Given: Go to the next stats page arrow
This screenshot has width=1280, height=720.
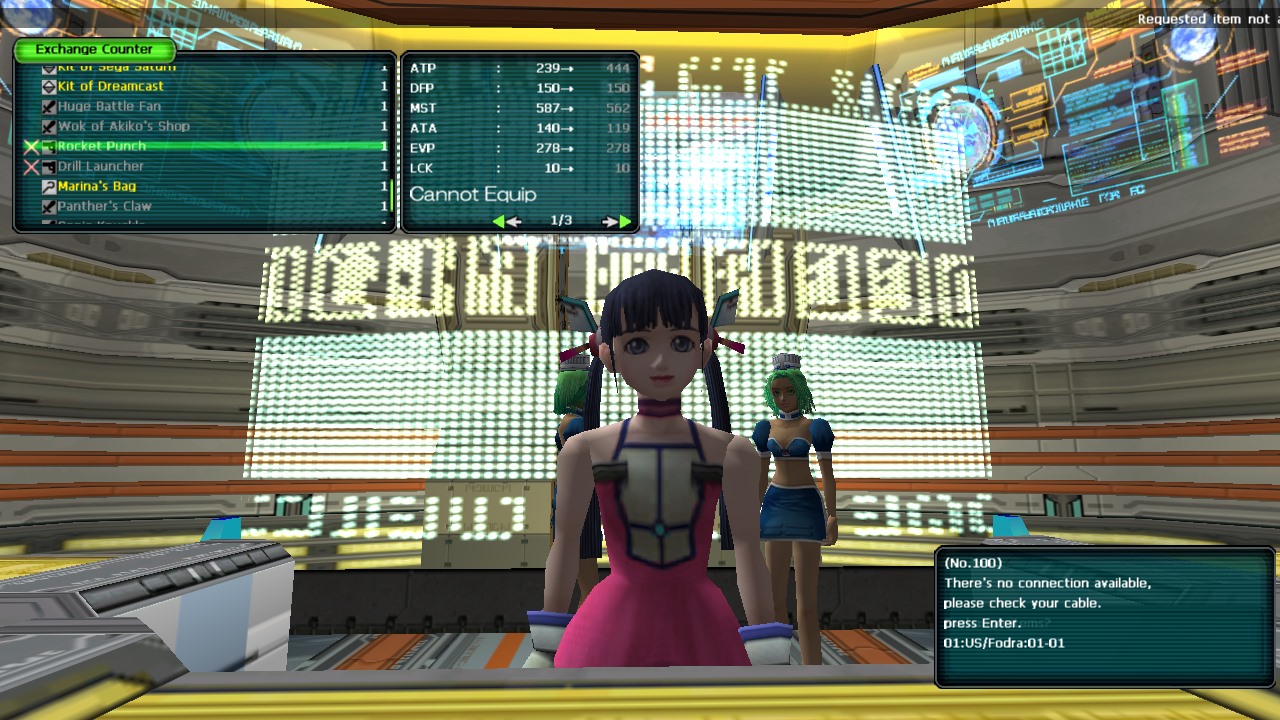Looking at the screenshot, I should pyautogui.click(x=617, y=221).
